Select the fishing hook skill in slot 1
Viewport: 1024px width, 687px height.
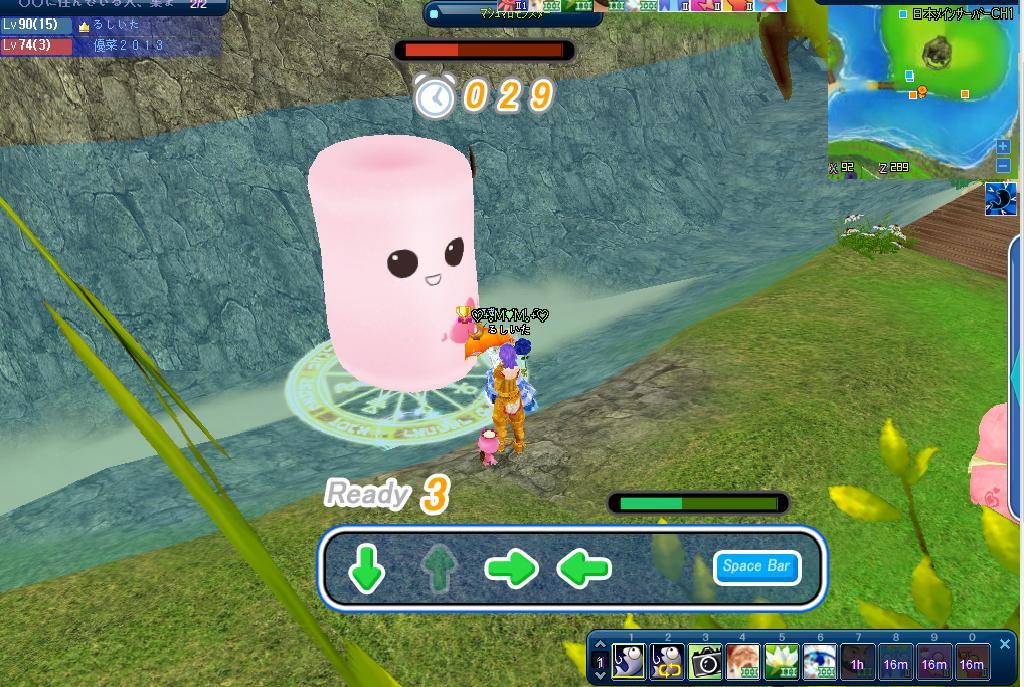pos(629,662)
